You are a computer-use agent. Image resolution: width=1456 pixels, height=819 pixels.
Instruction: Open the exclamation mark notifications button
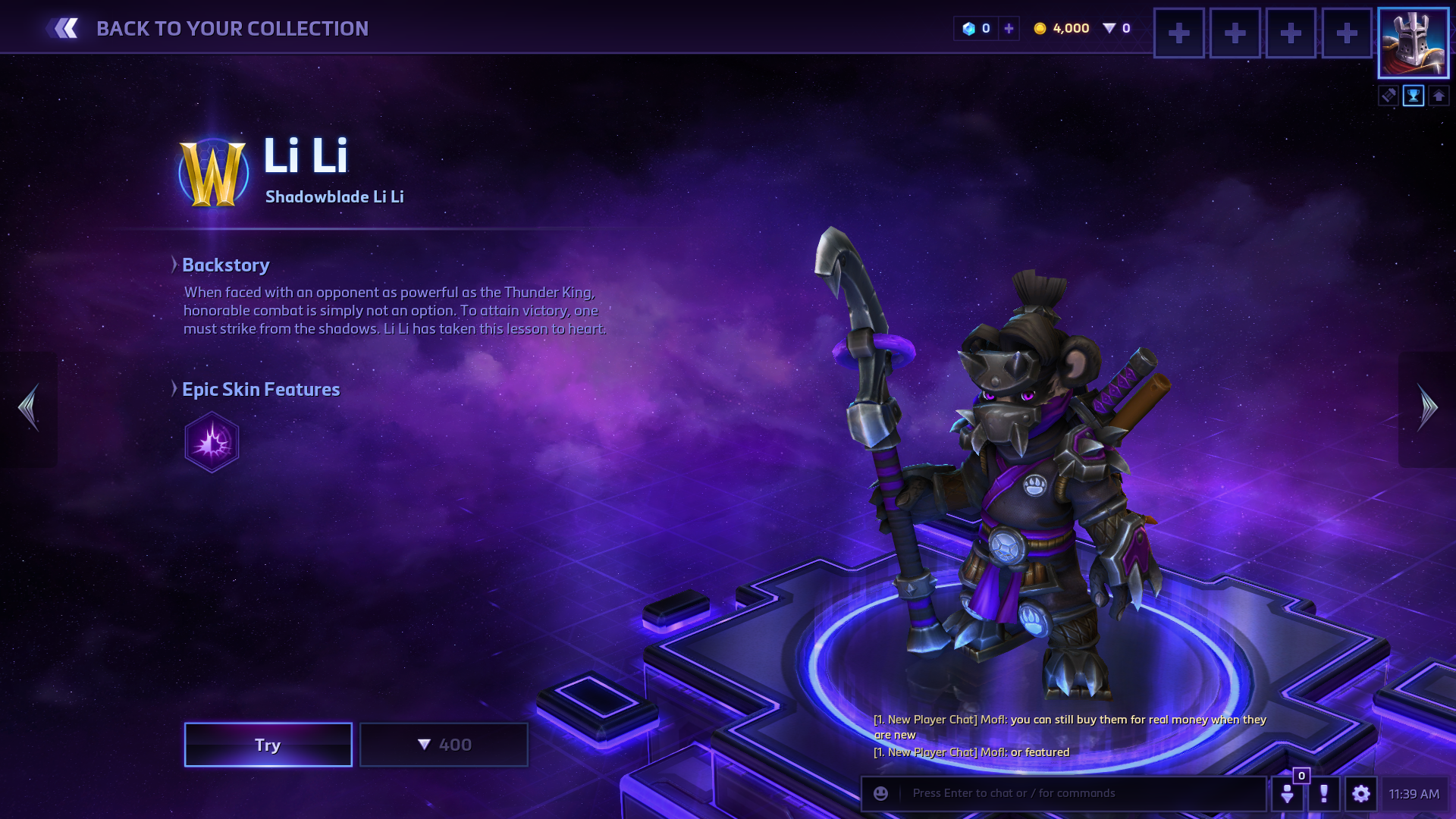pos(1324,793)
